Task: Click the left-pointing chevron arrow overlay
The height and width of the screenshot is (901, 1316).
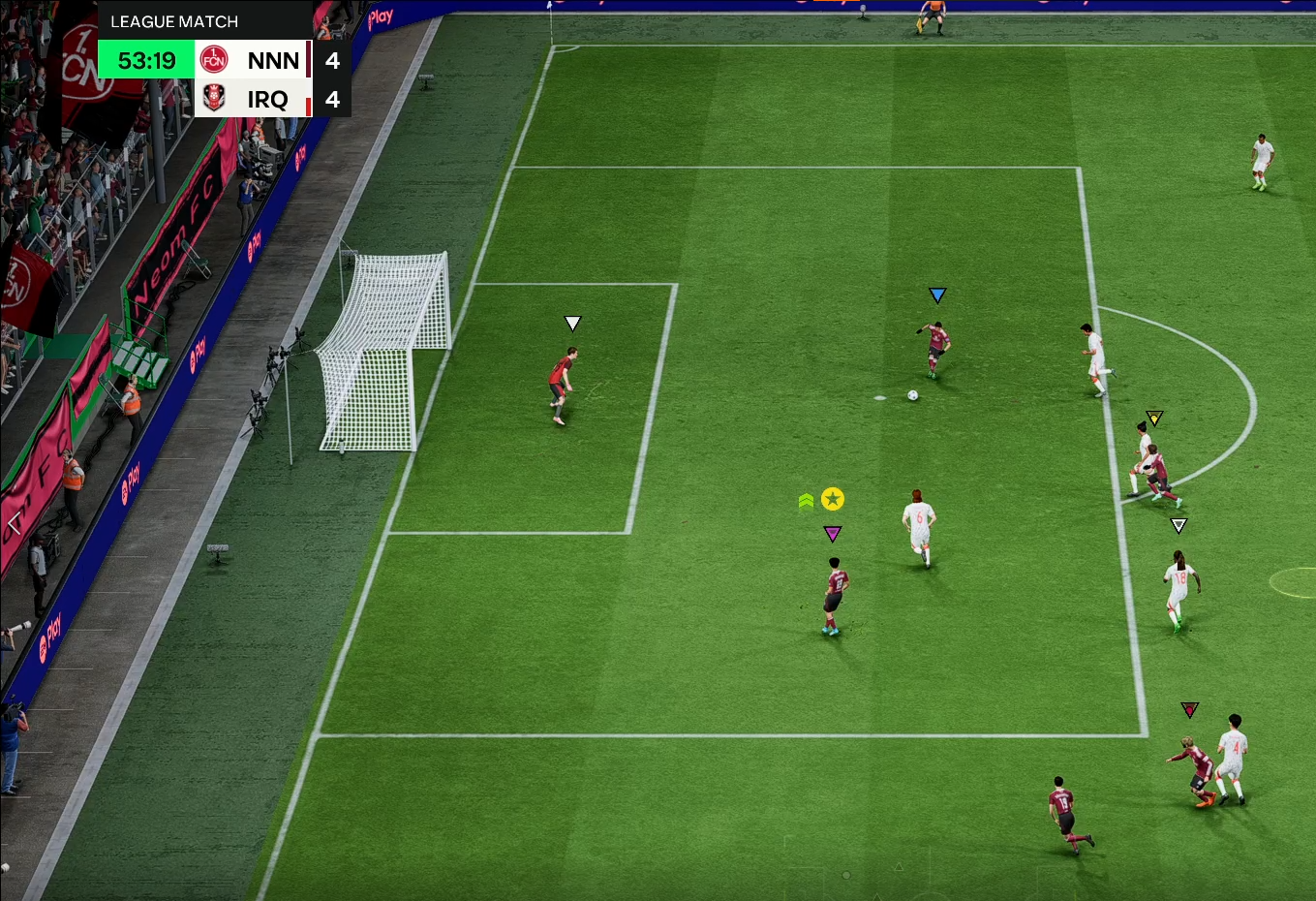Action: 14,524
